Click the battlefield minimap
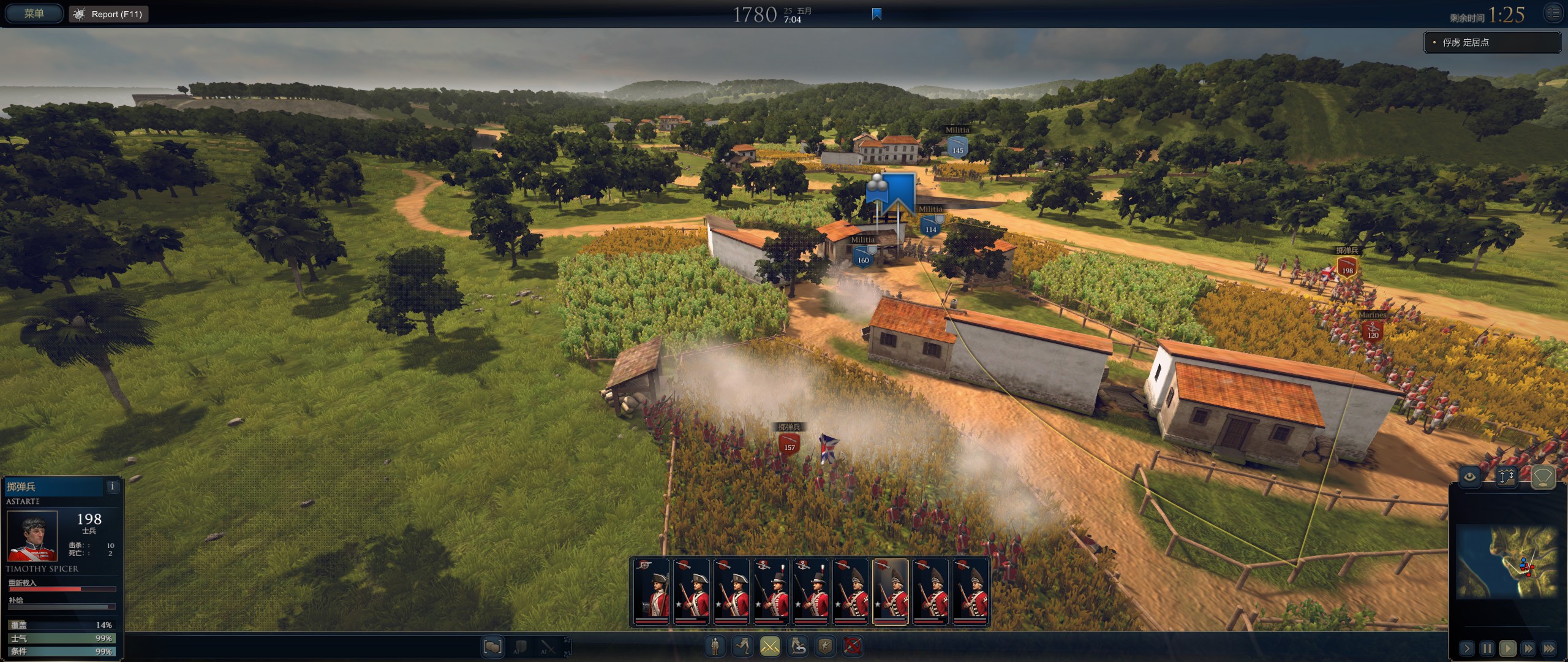1568x662 pixels. (1506, 561)
